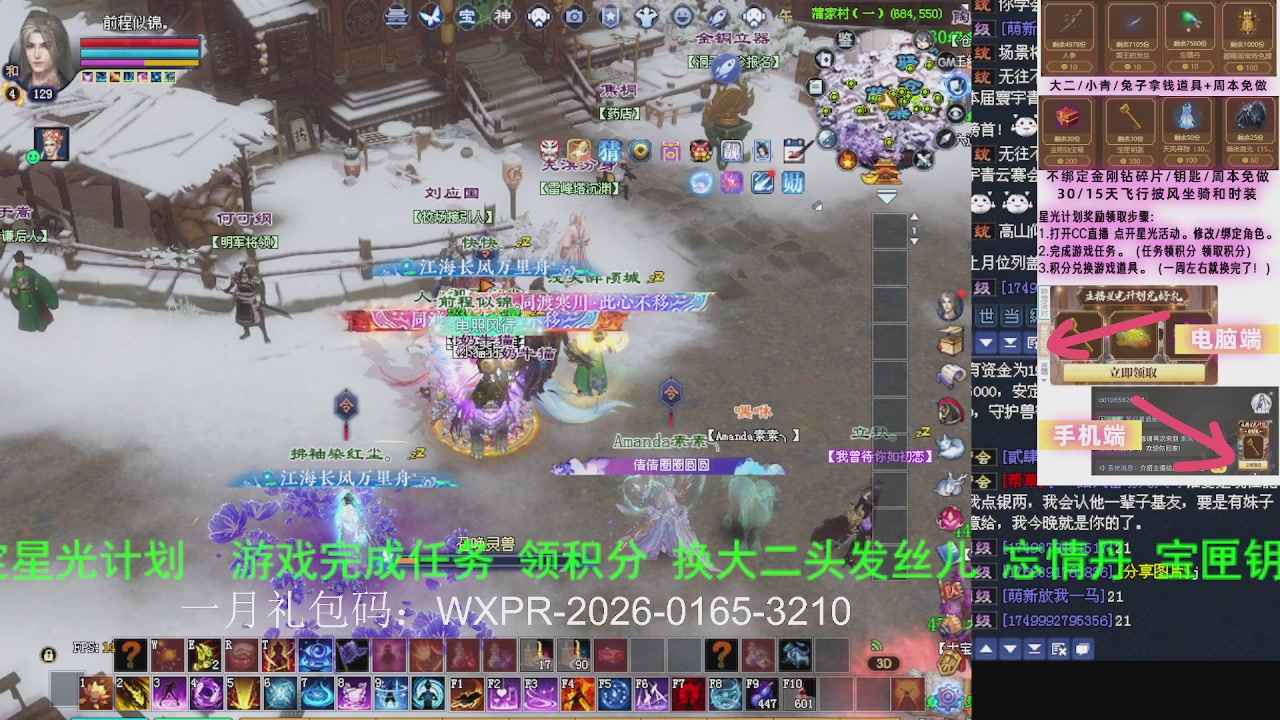Viewport: 1280px width, 720px height.
Task: Select the camera screenshot icon in the top toolbar
Action: [573, 15]
